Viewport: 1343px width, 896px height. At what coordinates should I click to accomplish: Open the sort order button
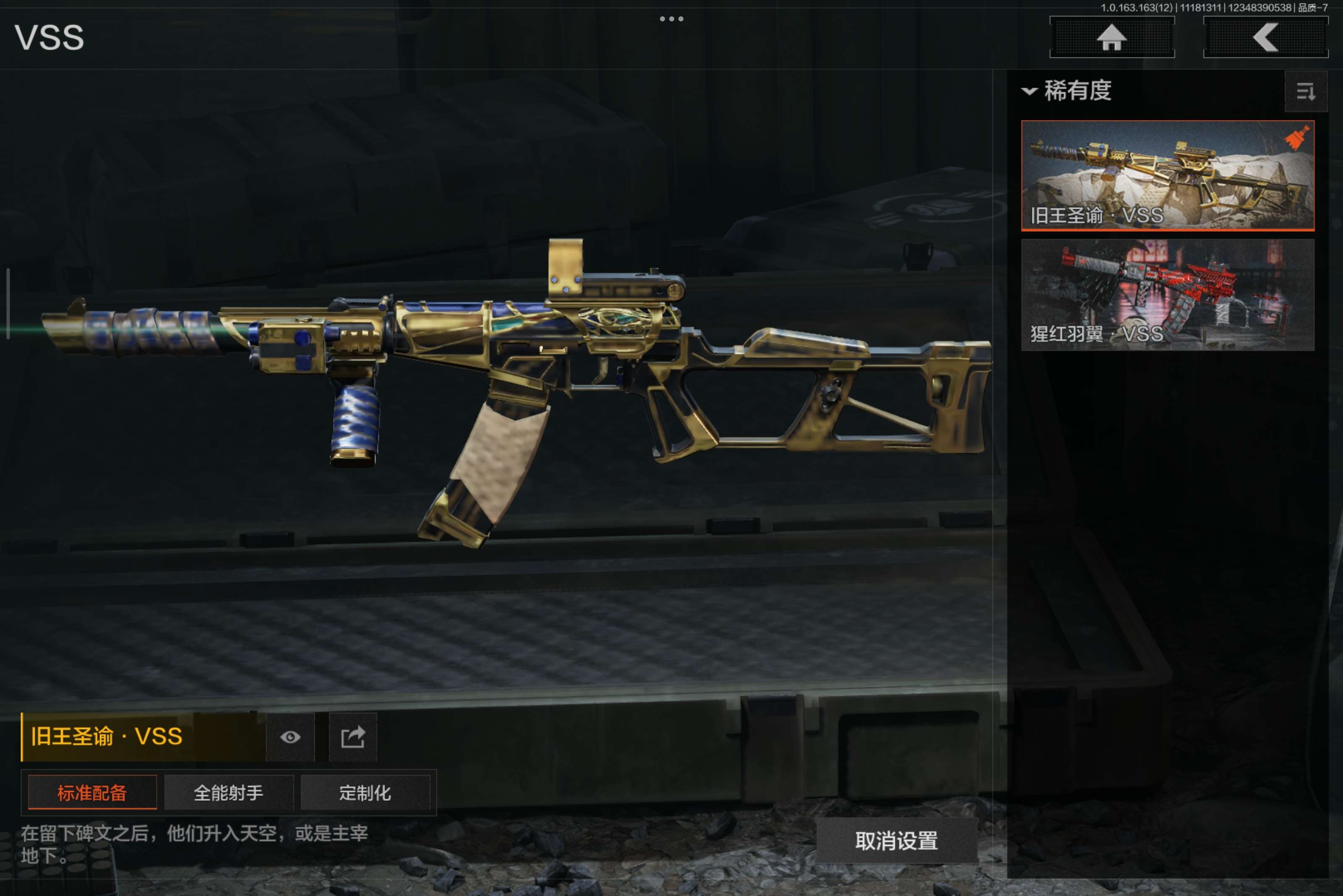tap(1305, 91)
